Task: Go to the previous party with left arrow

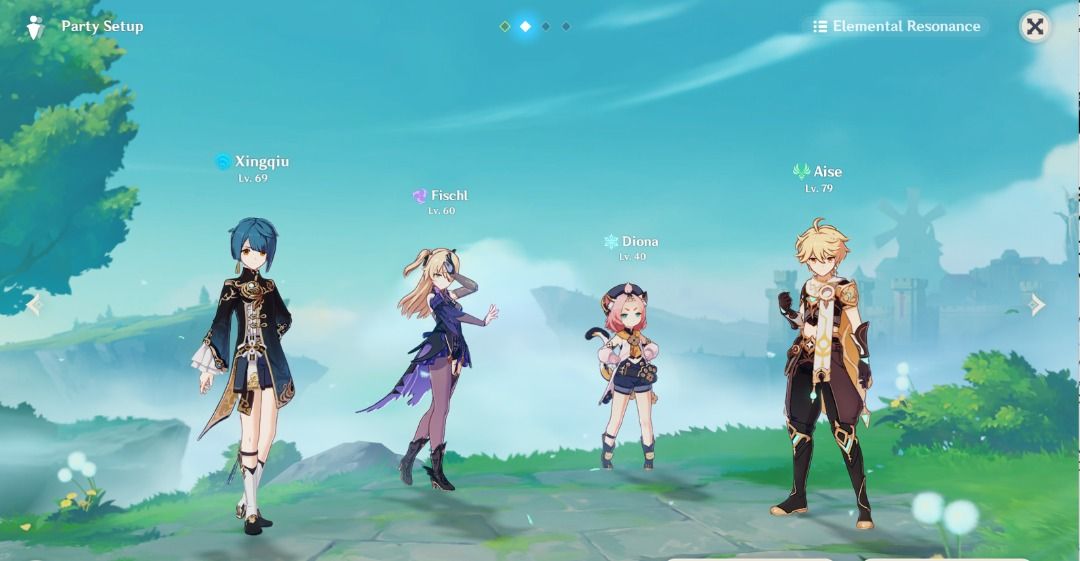Action: [35, 304]
